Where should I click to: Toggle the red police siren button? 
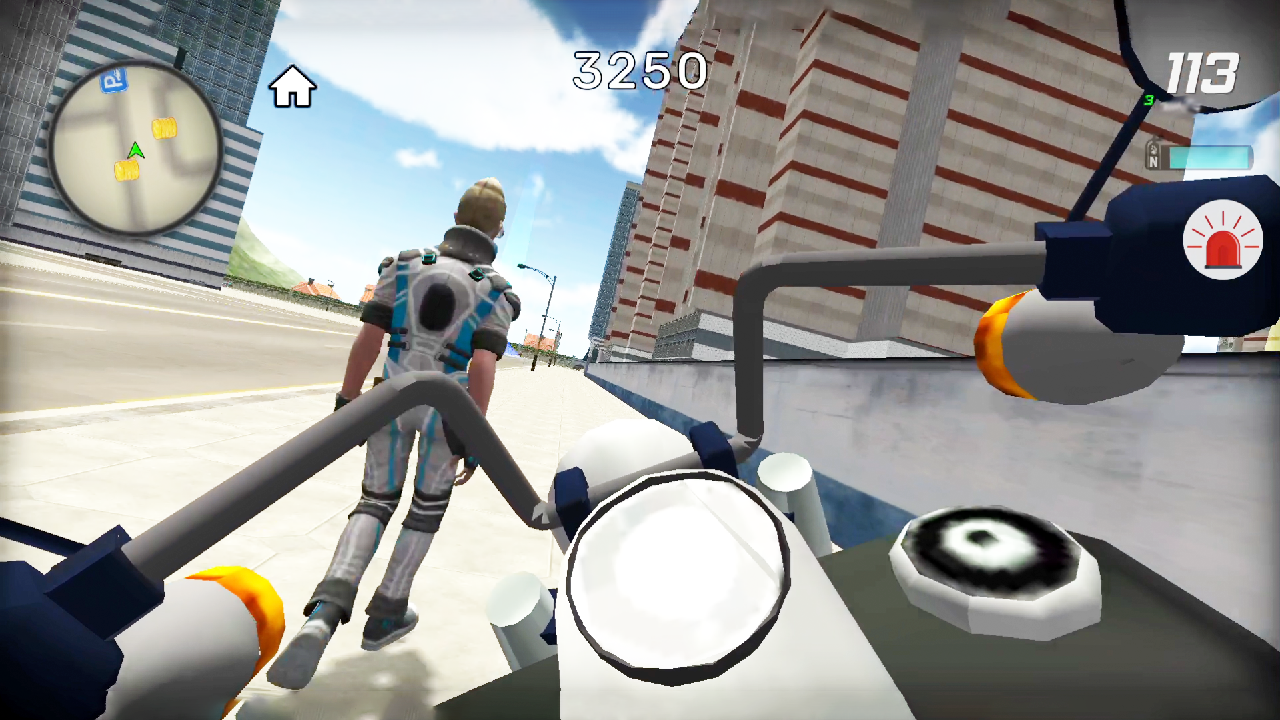tap(1225, 240)
